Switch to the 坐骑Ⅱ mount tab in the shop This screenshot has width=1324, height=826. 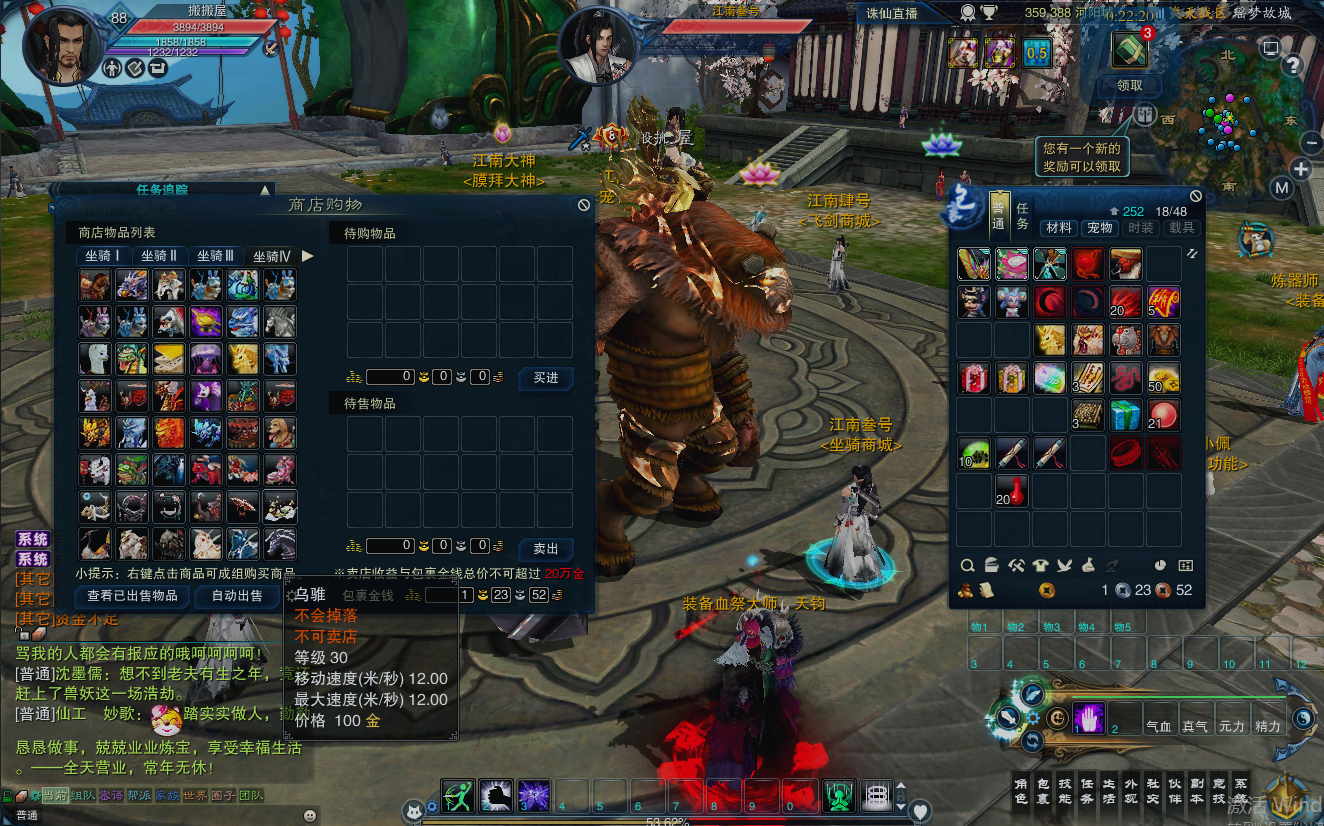158,255
